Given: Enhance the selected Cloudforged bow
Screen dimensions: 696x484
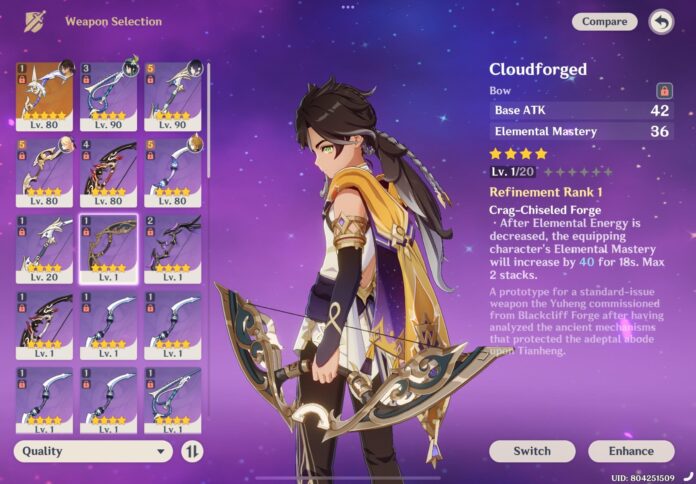Looking at the screenshot, I should click(631, 451).
